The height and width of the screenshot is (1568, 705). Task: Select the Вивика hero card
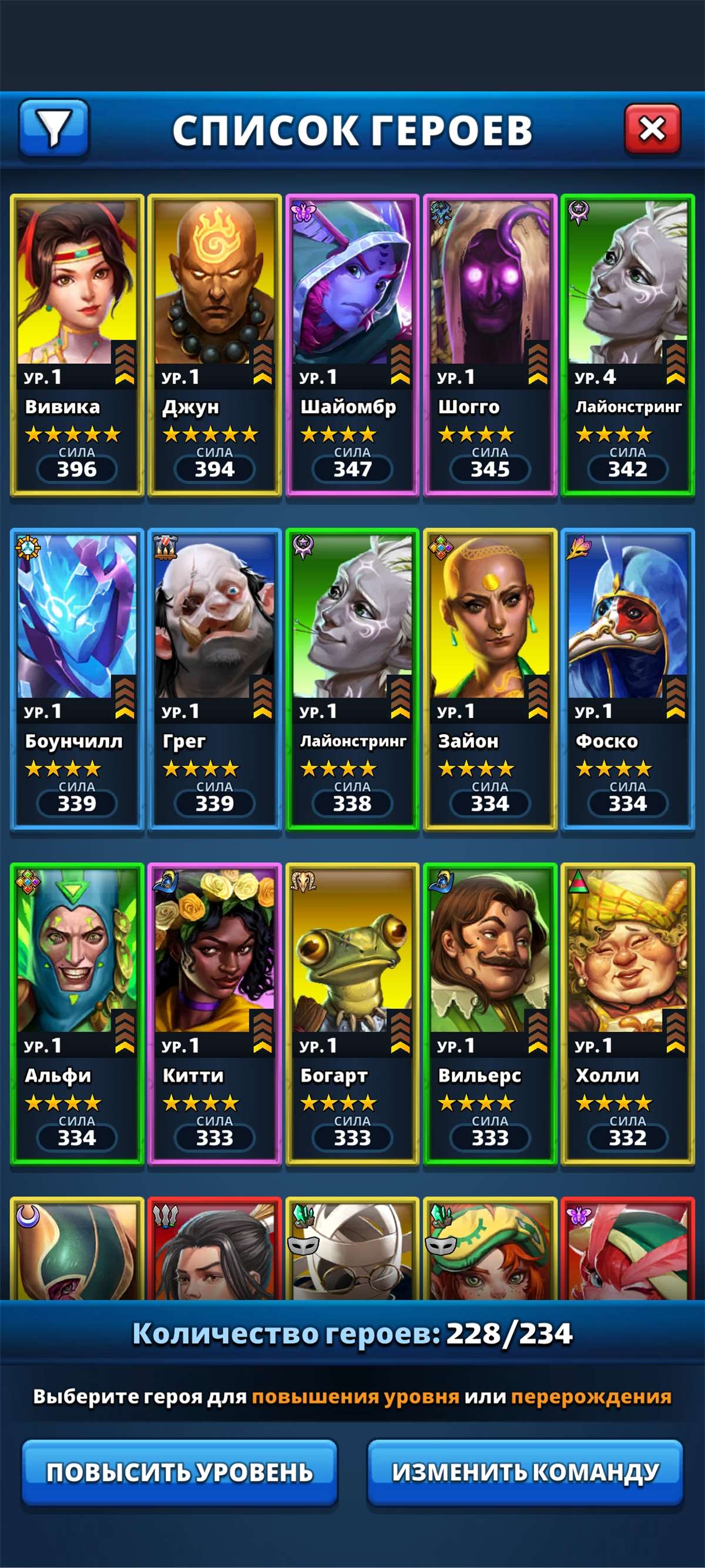[77, 344]
